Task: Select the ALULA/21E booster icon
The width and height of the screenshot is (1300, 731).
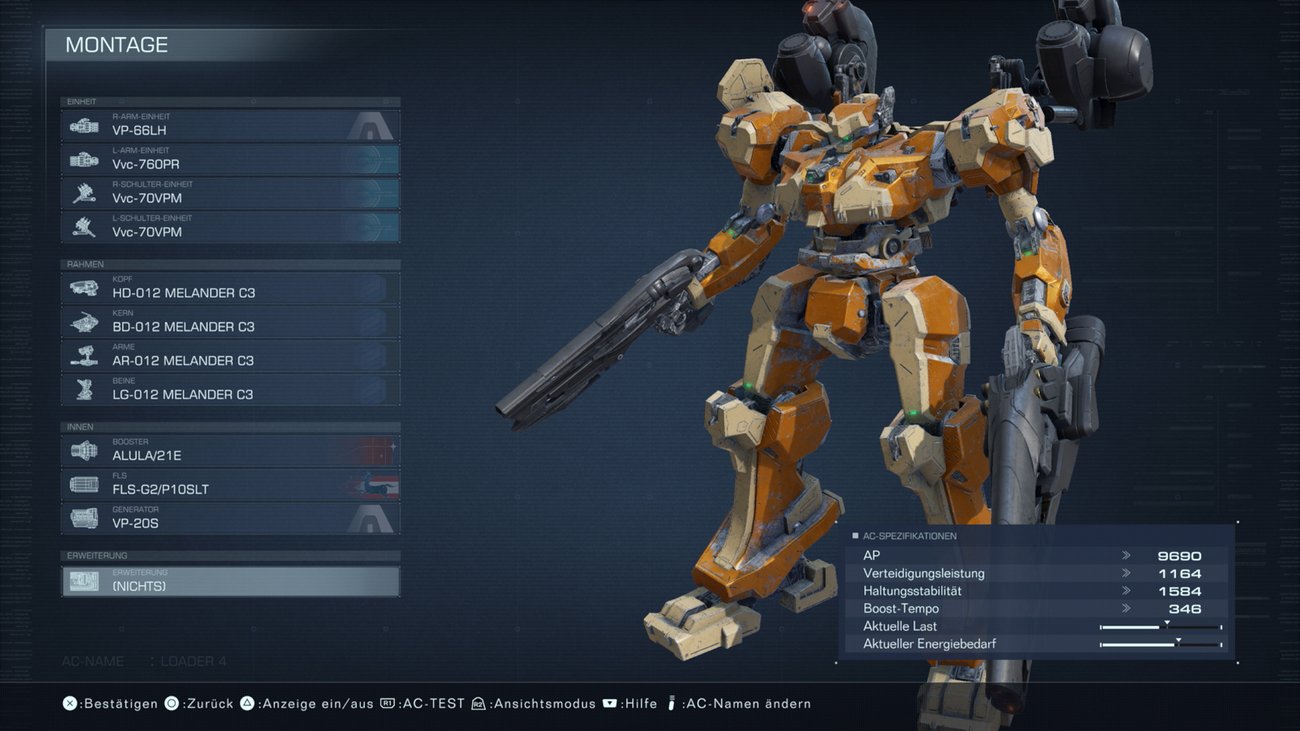Action: tap(82, 449)
